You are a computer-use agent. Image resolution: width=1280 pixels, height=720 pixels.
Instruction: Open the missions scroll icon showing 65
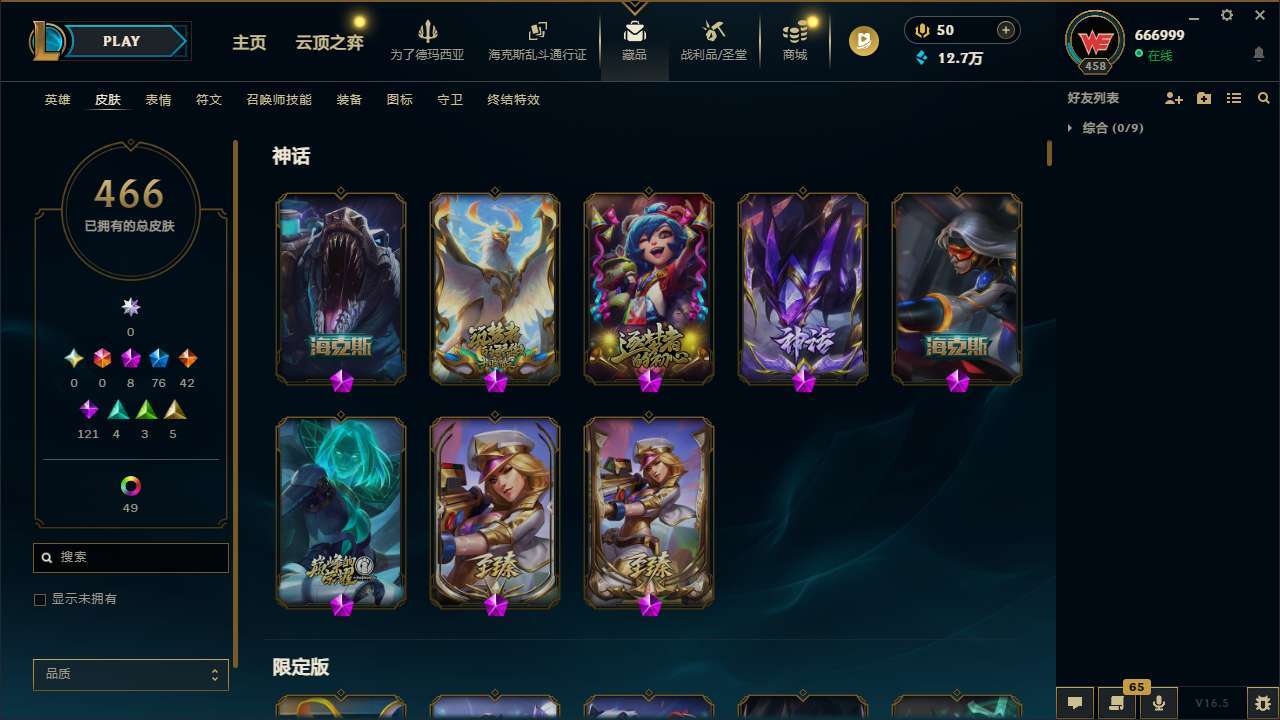click(x=1117, y=701)
